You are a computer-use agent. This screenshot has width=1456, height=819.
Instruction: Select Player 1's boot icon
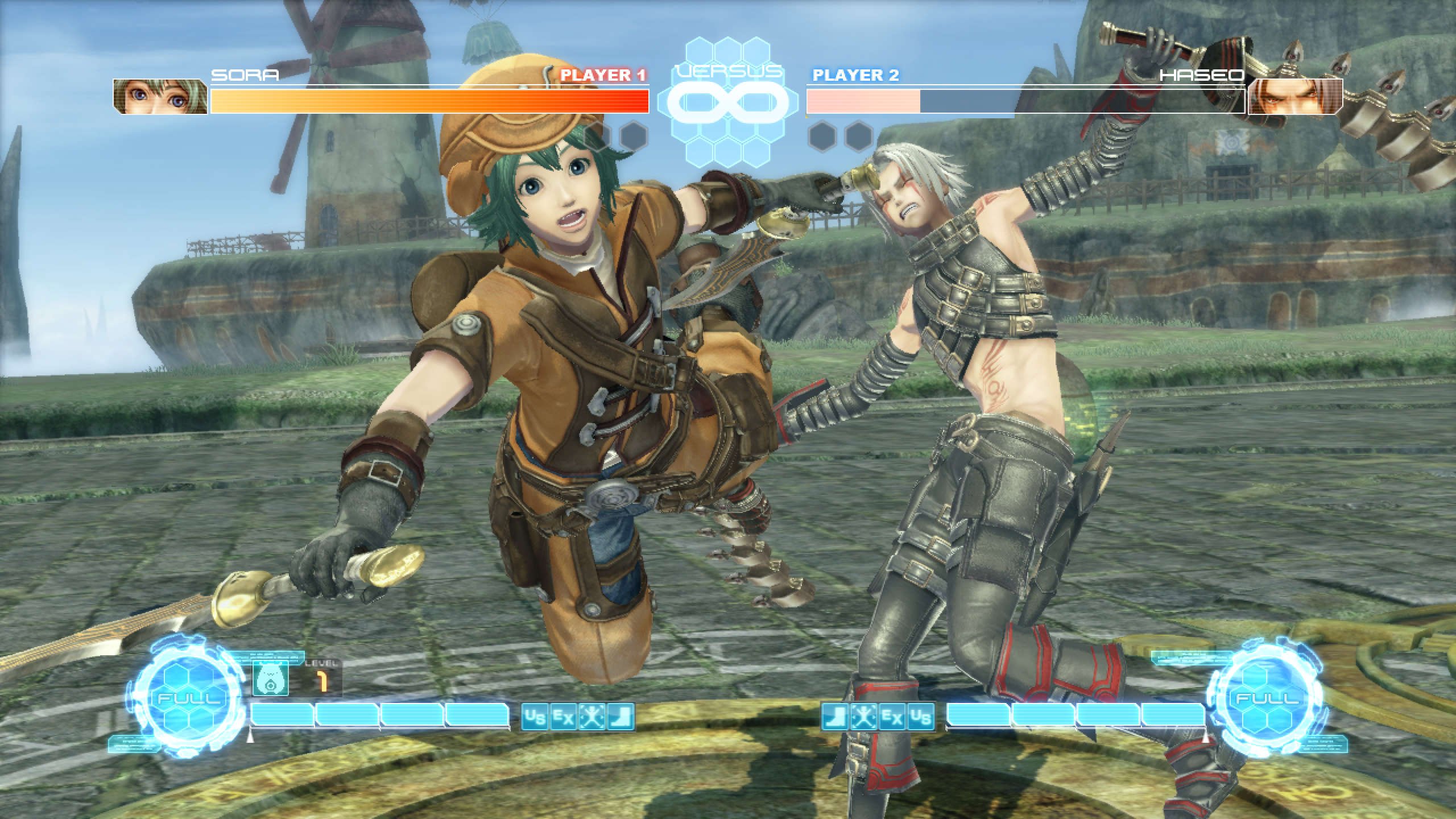[621, 718]
